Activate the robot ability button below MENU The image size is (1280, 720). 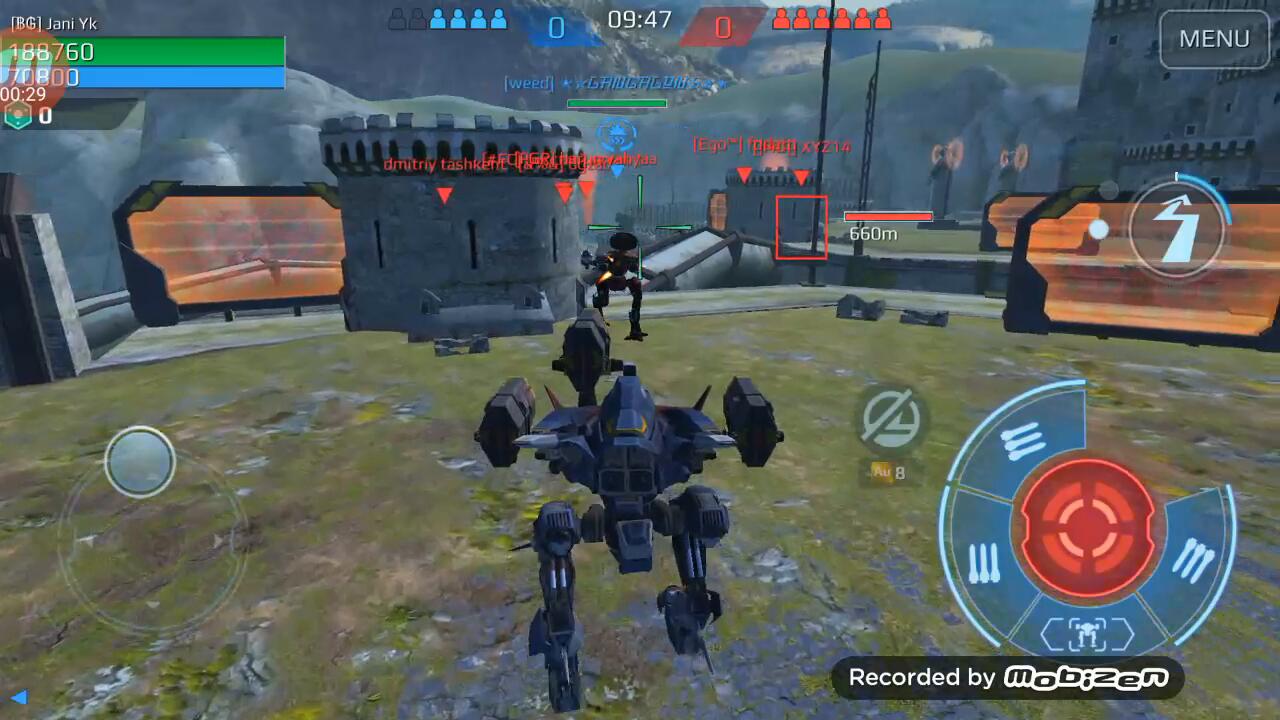pyautogui.click(x=1177, y=229)
